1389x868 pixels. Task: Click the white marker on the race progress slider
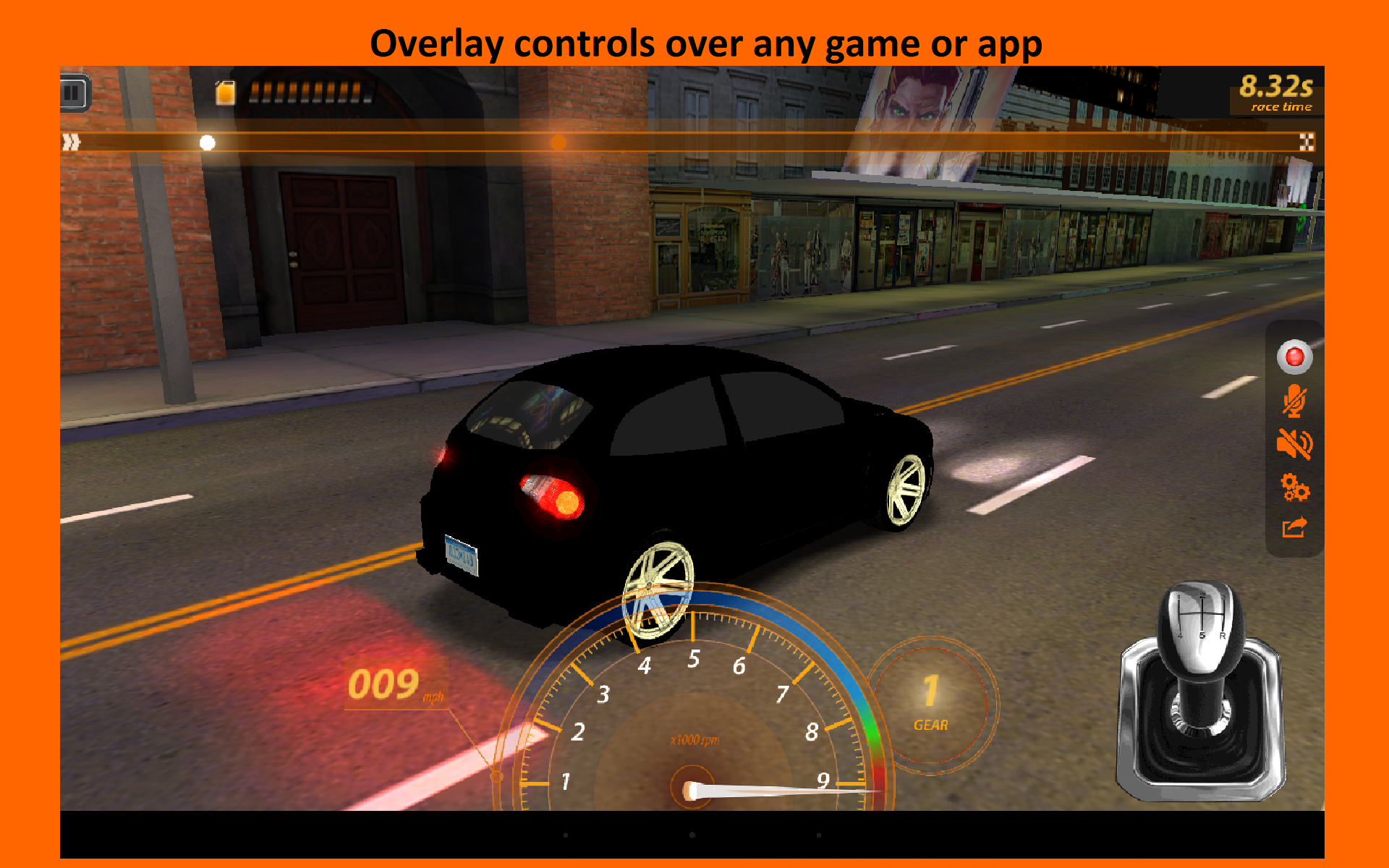(208, 142)
